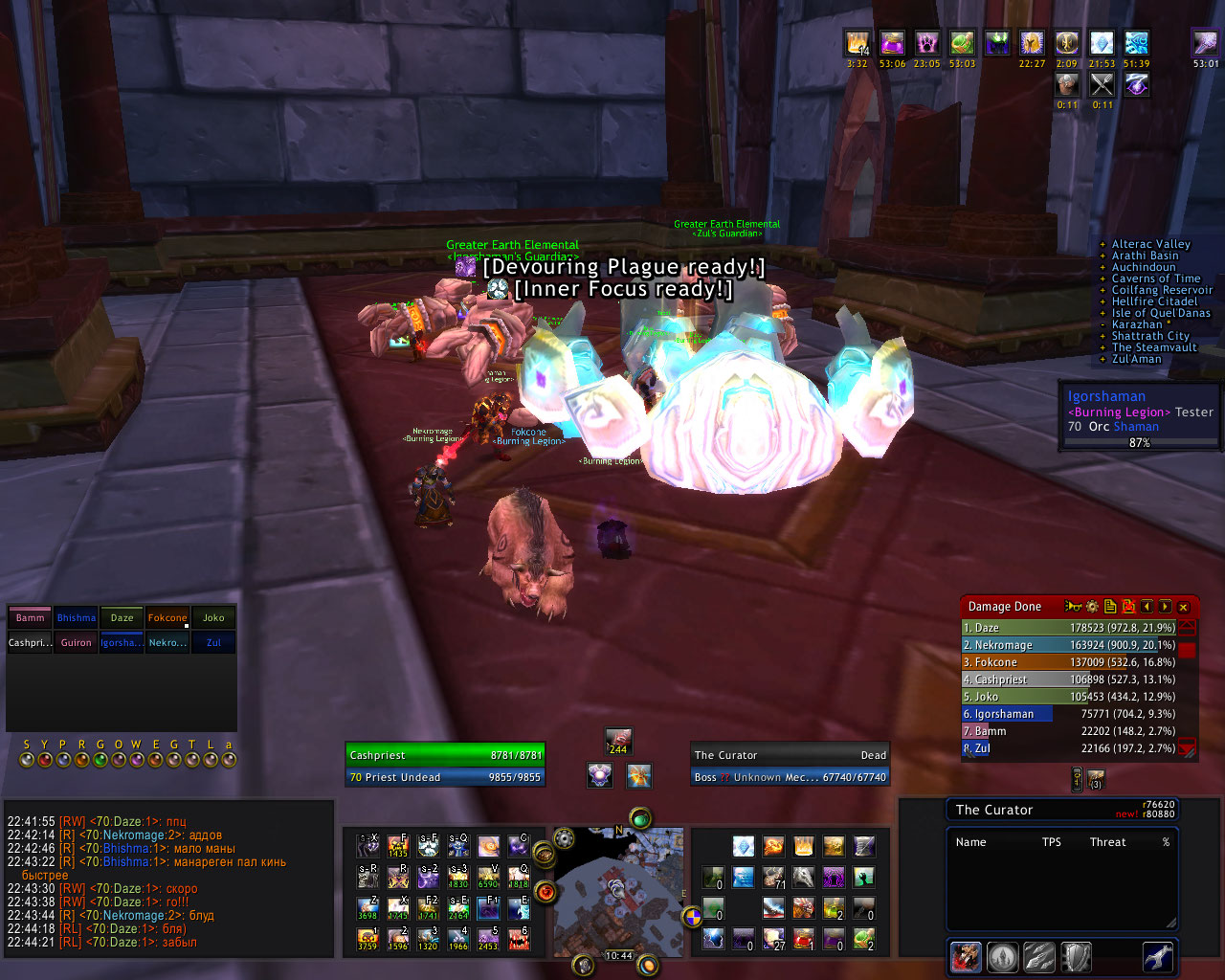Open the damage meter gear settings

[1092, 607]
